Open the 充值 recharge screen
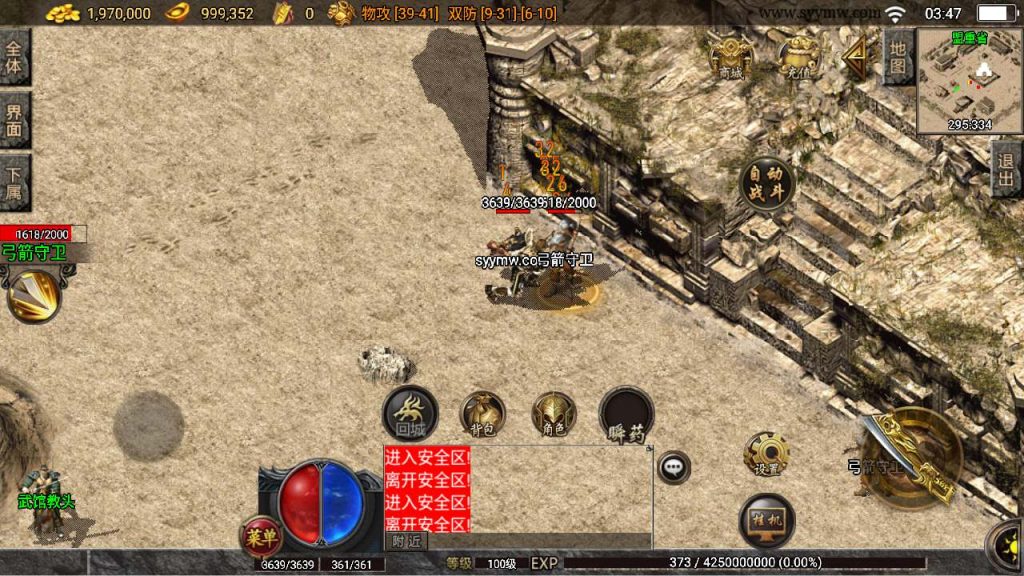 pyautogui.click(x=798, y=56)
